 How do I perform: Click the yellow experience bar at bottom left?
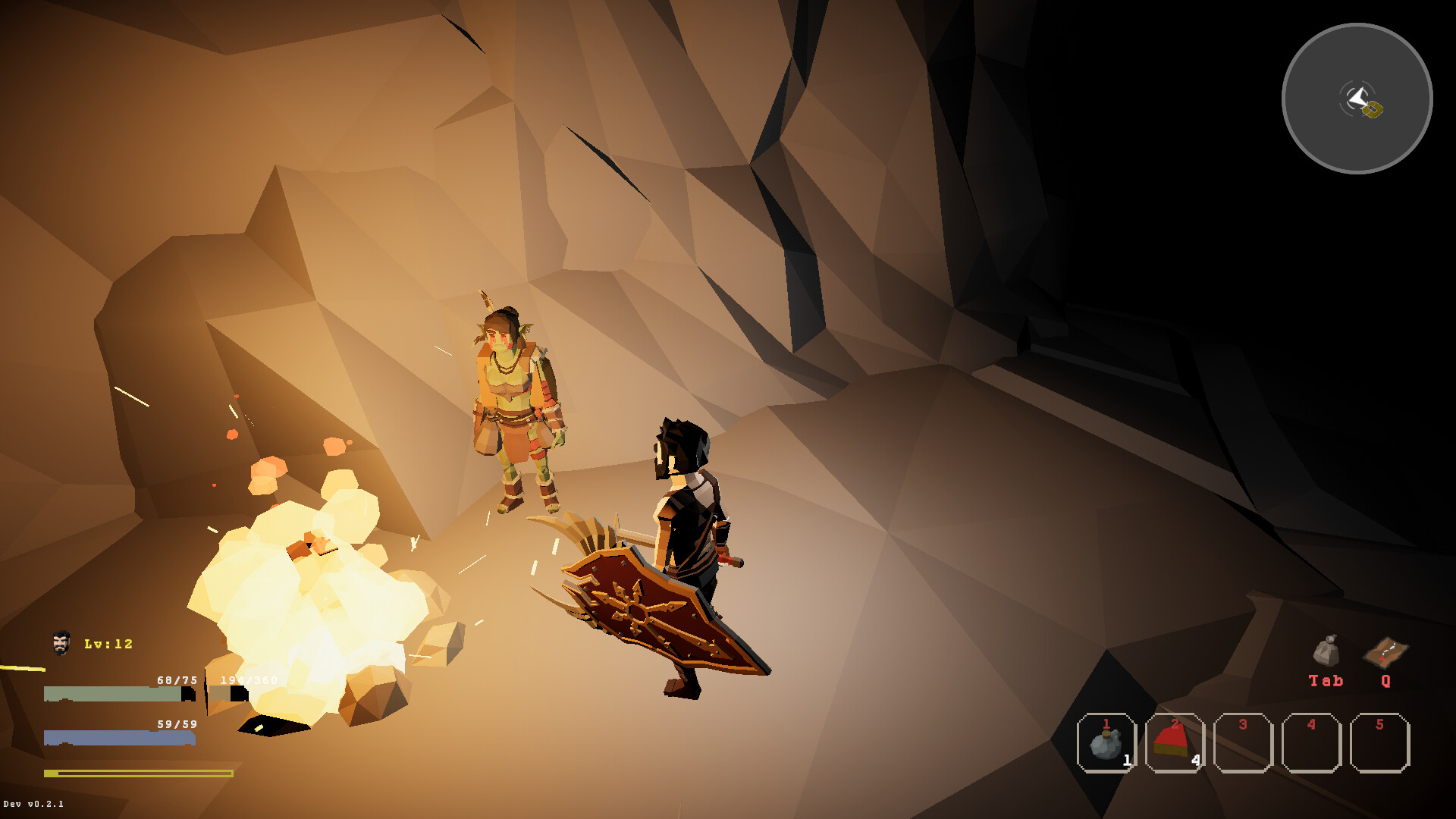(x=136, y=771)
